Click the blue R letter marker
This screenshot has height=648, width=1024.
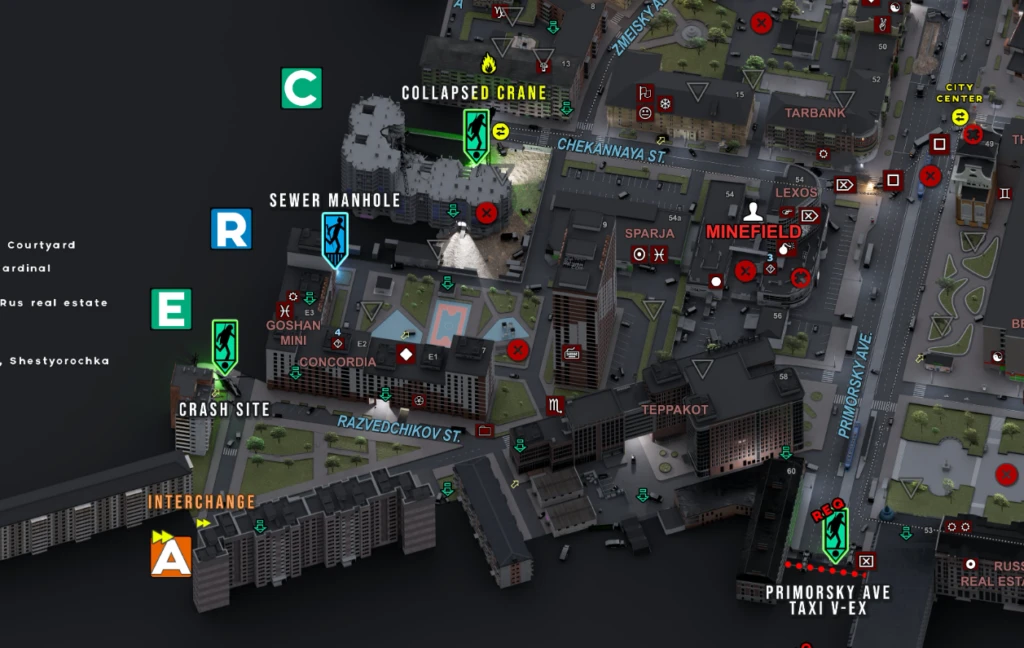coord(231,229)
